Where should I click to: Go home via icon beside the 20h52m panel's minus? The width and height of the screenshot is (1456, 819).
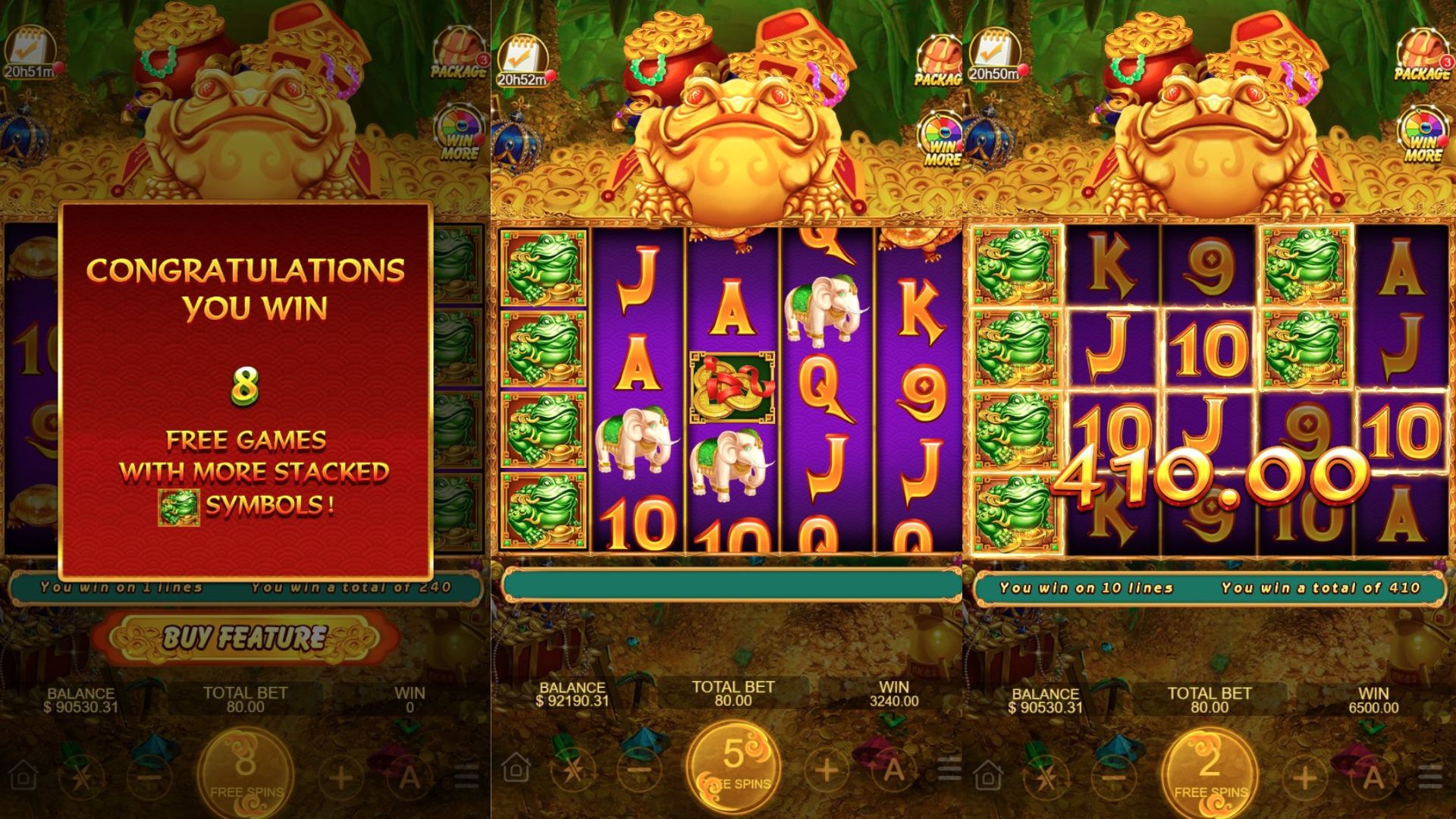tap(516, 769)
